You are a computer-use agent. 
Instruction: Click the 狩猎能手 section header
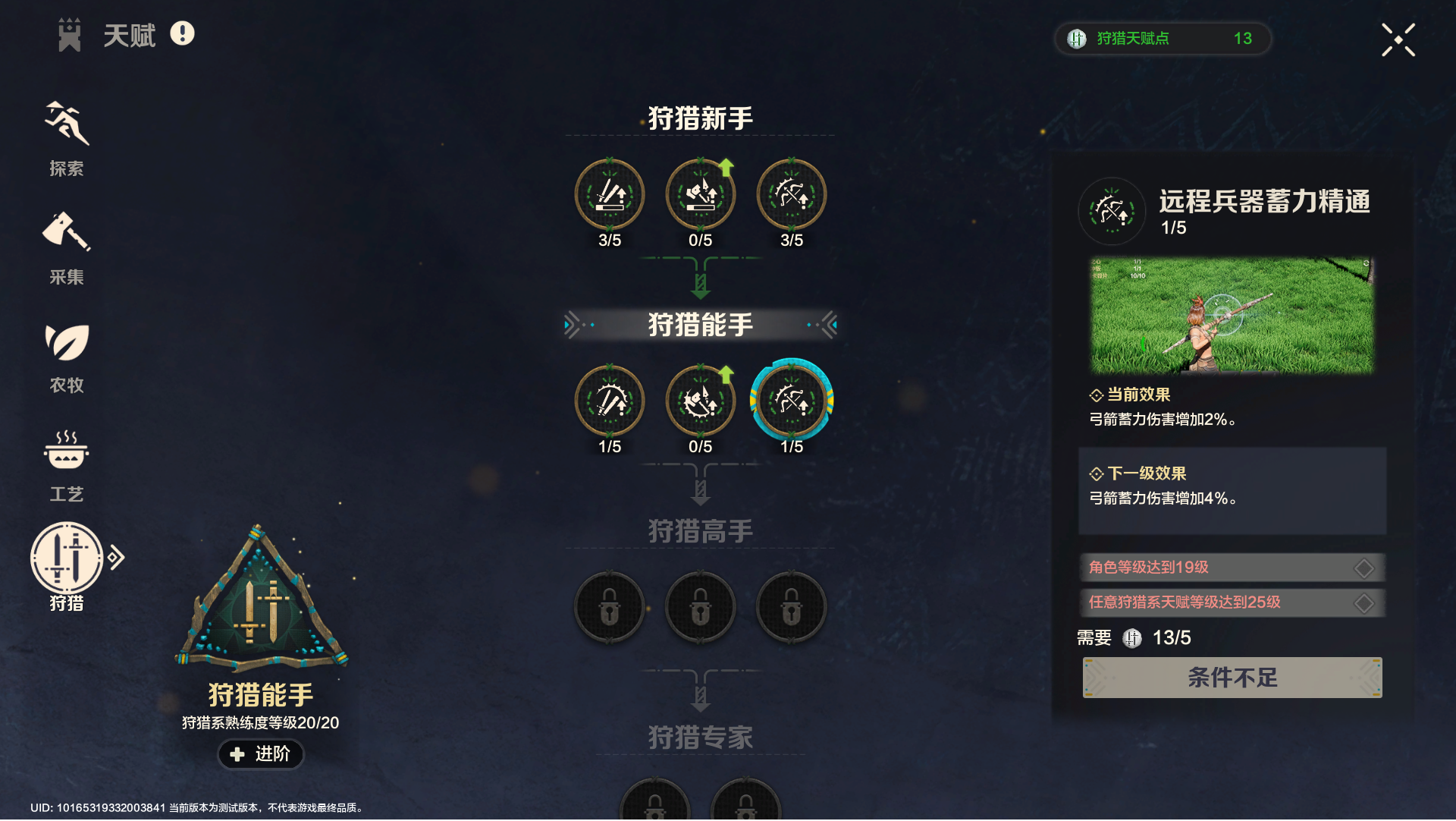700,323
